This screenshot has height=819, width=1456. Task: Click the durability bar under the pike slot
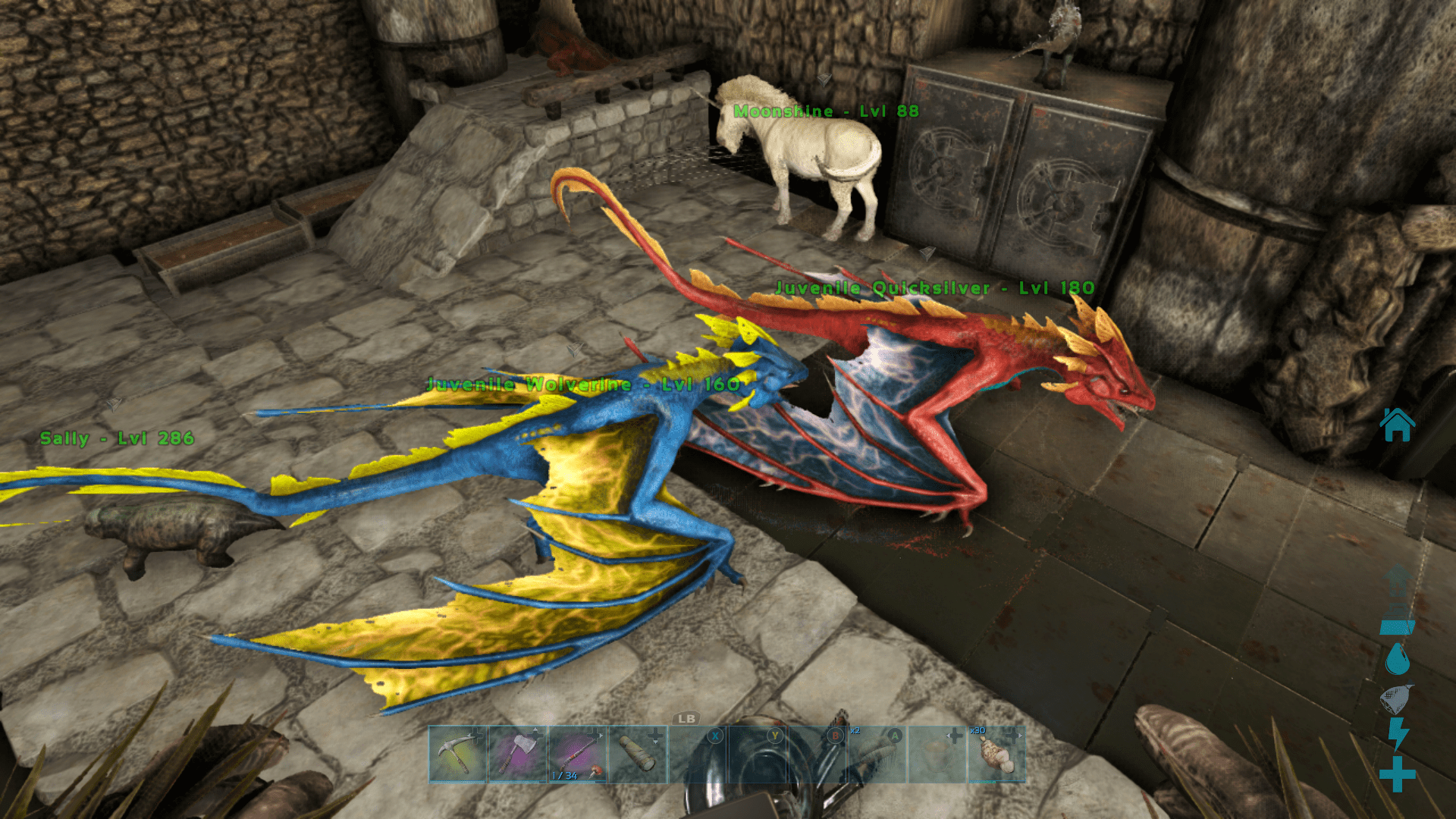click(x=574, y=782)
